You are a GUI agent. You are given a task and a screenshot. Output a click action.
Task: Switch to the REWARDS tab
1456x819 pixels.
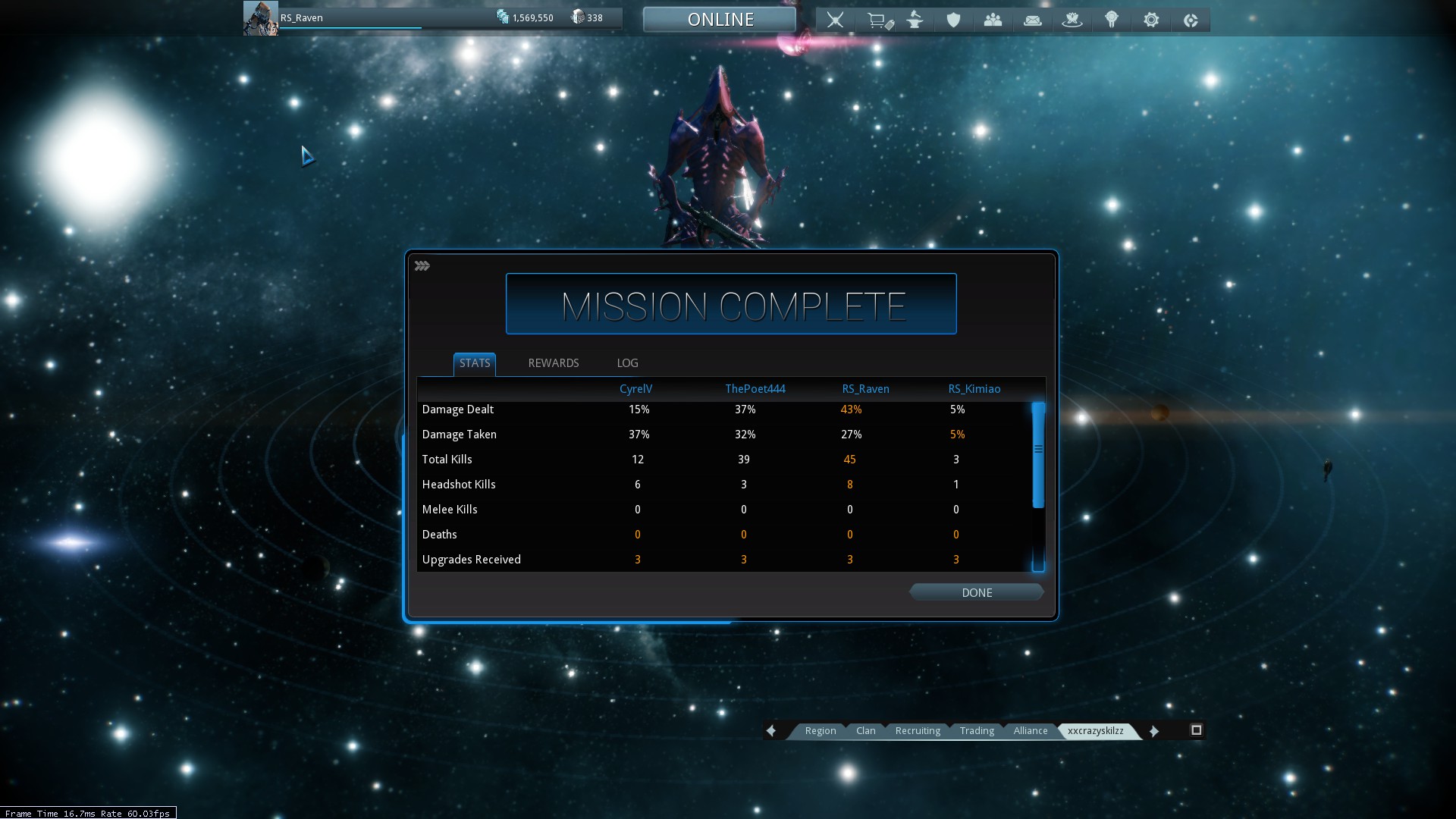pyautogui.click(x=553, y=363)
